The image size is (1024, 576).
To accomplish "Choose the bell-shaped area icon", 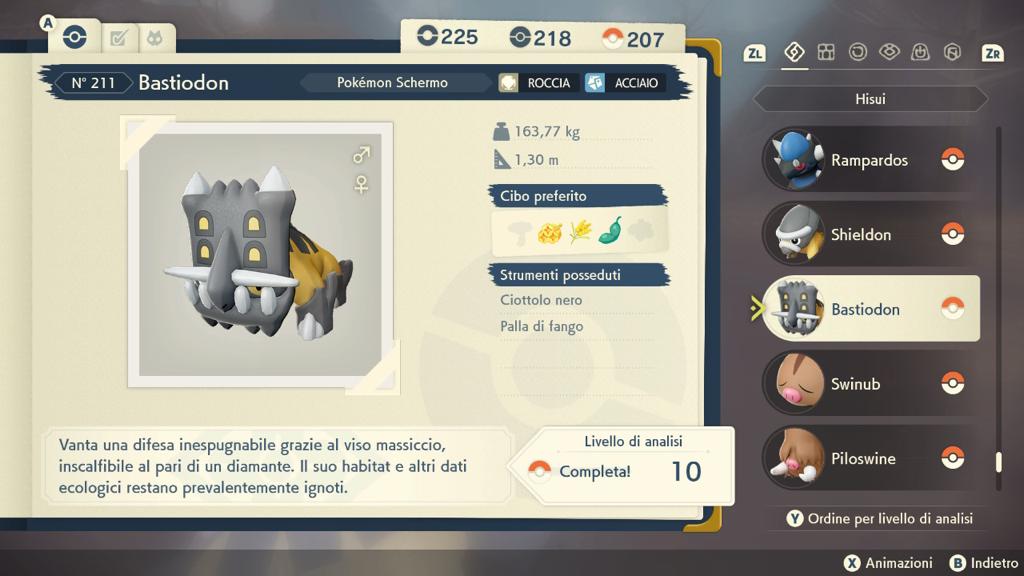I will [x=921, y=52].
